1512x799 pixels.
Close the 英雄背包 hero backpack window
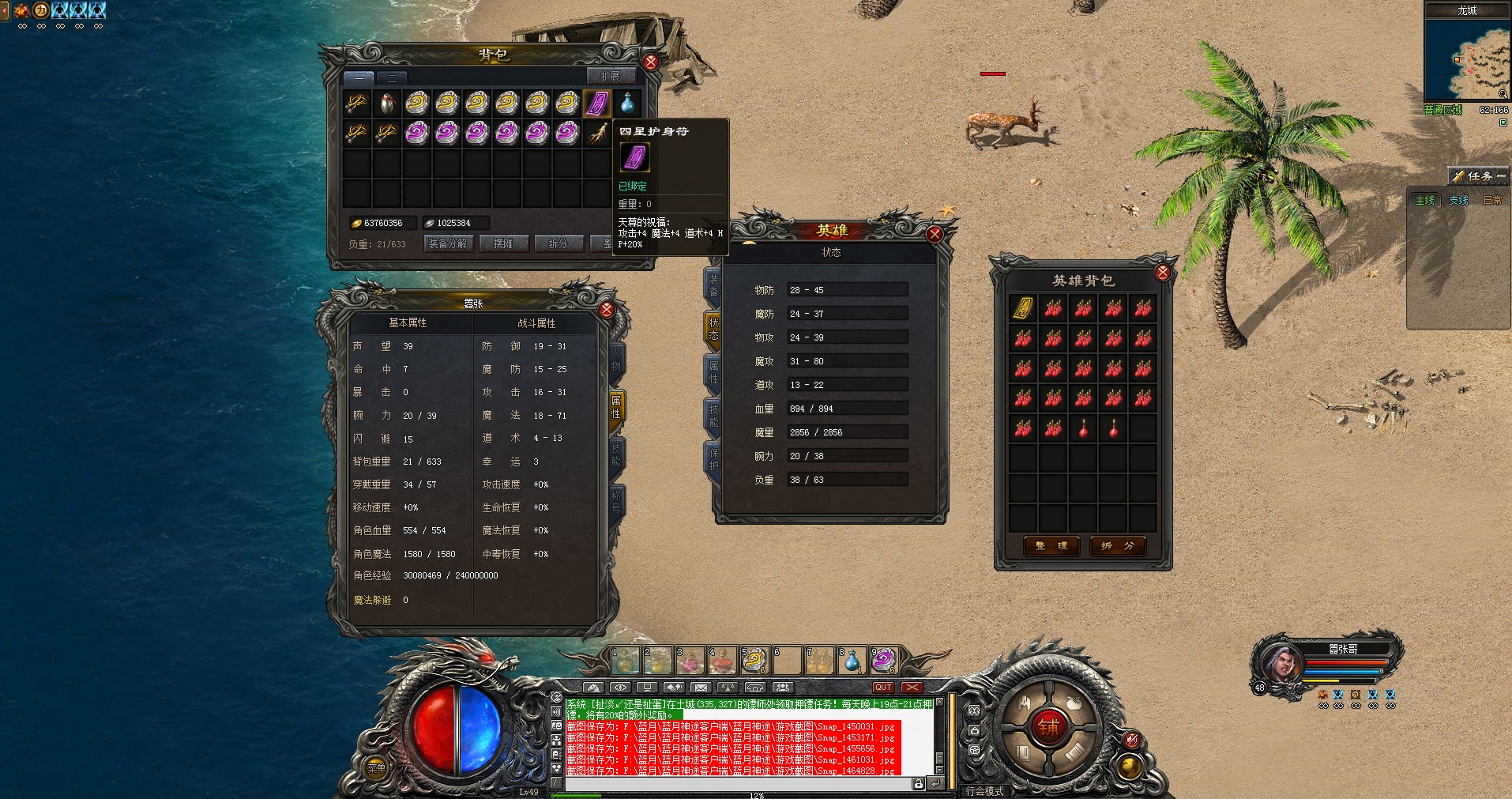(1162, 273)
